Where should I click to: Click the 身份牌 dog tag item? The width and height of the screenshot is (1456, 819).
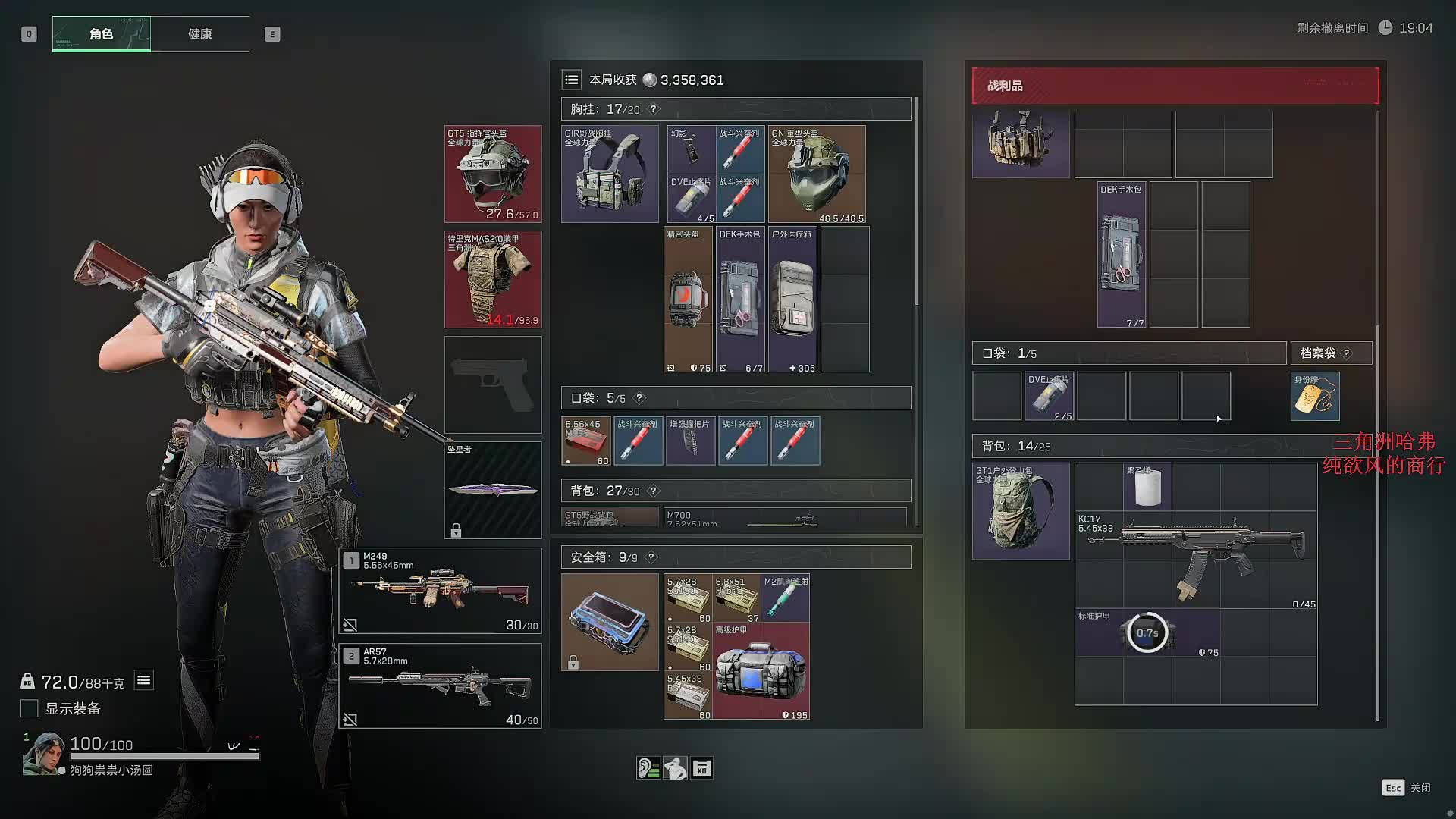point(1315,396)
